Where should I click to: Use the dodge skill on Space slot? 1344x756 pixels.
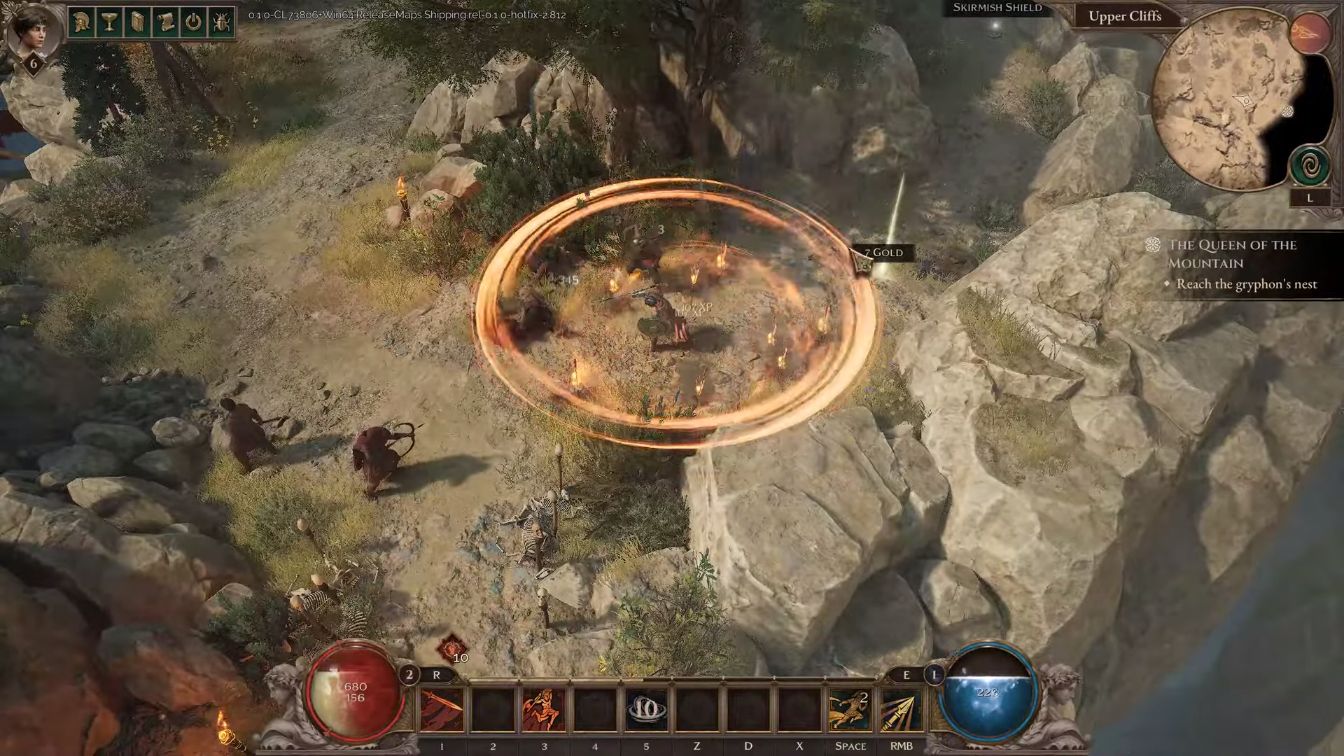850,709
